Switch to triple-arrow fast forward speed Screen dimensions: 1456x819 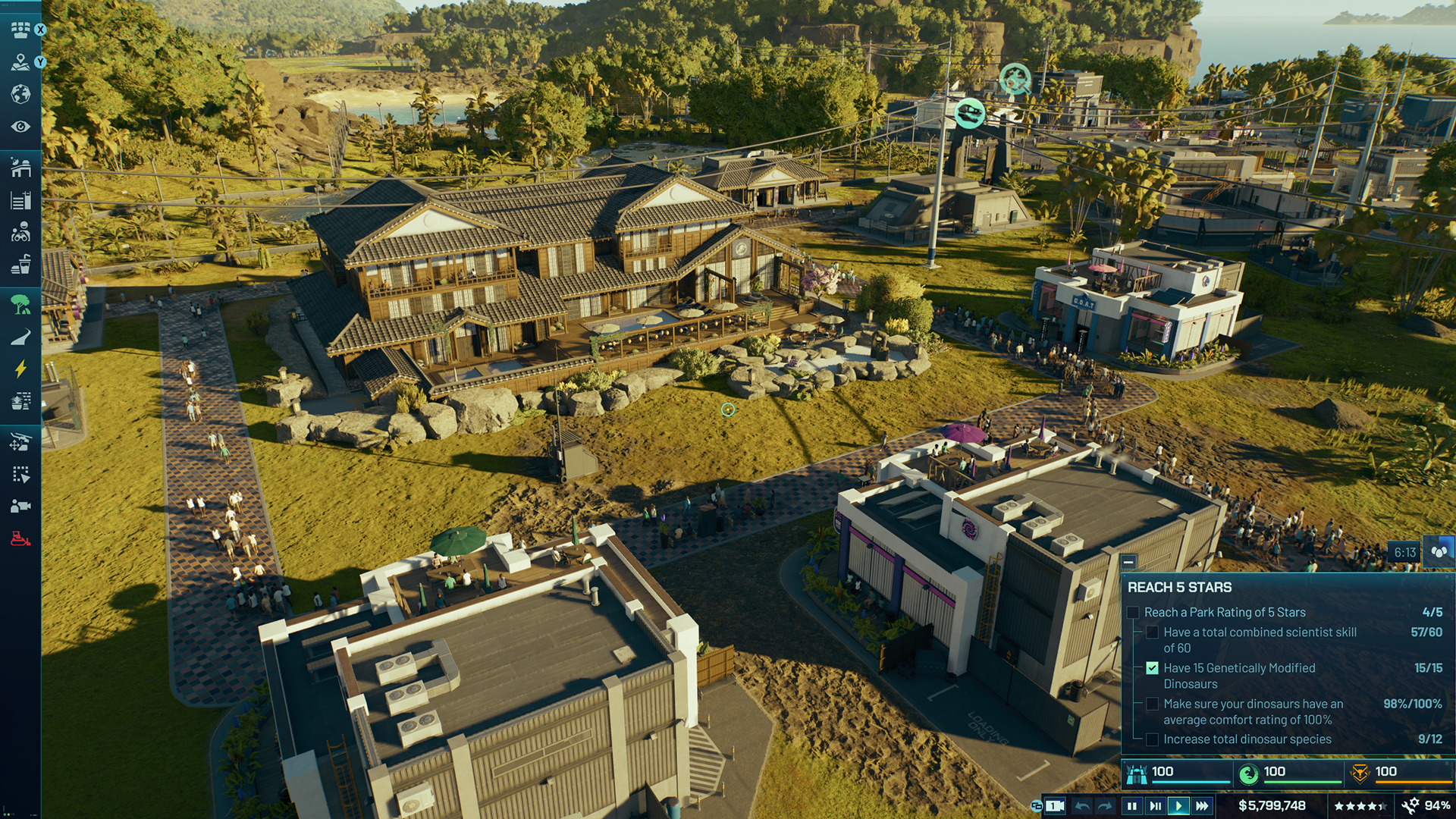tap(1202, 806)
